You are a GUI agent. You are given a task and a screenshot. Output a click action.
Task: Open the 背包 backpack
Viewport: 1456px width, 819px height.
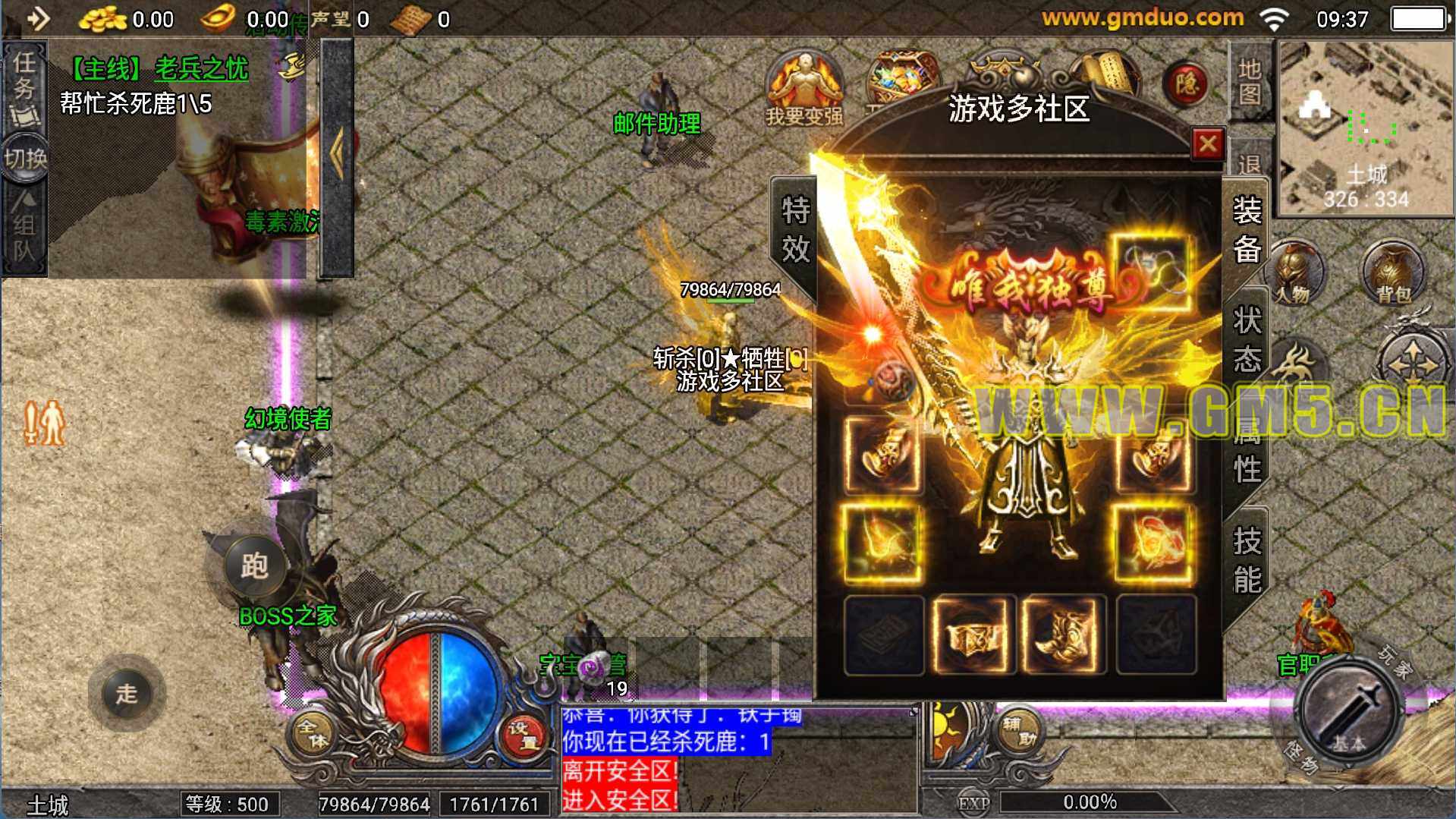1392,273
